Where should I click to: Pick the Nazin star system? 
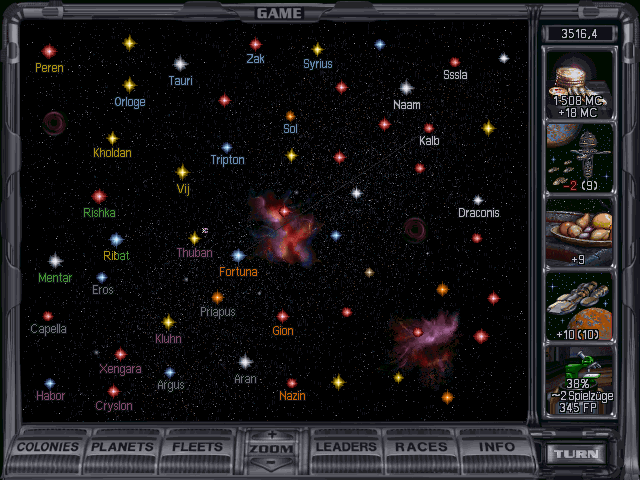292,383
